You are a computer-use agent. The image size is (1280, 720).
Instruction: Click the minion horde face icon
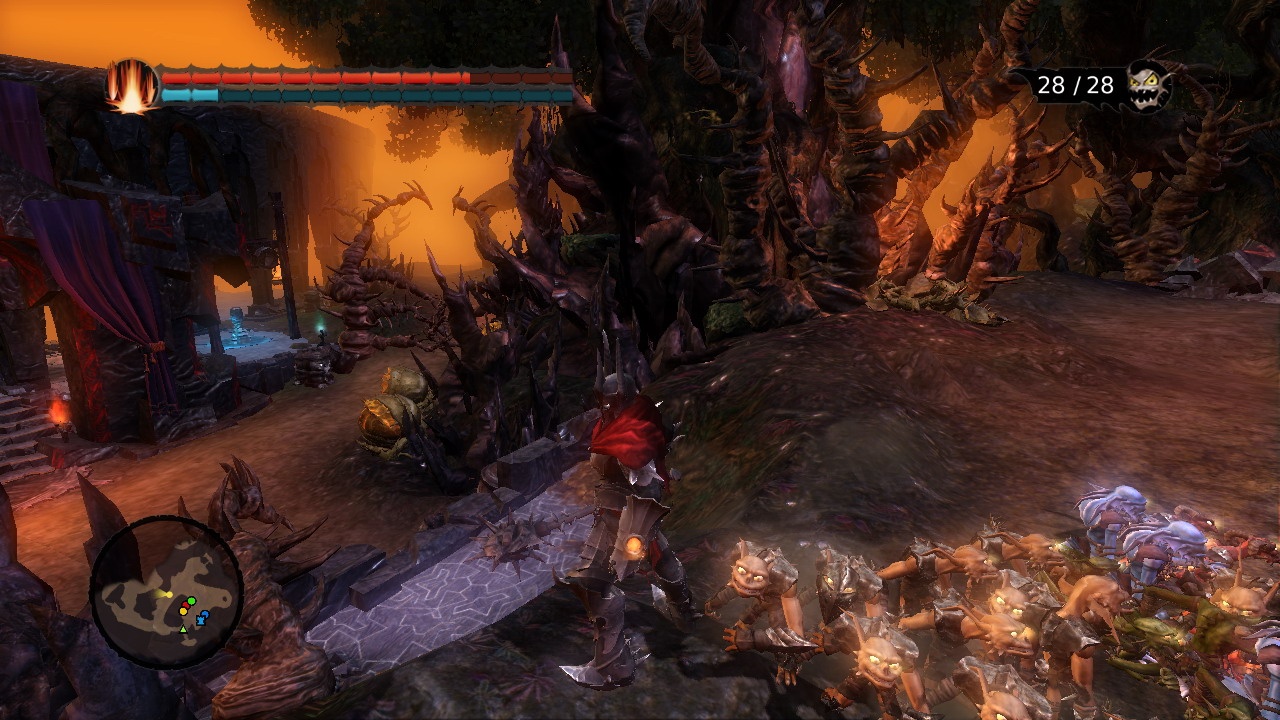(x=1149, y=85)
